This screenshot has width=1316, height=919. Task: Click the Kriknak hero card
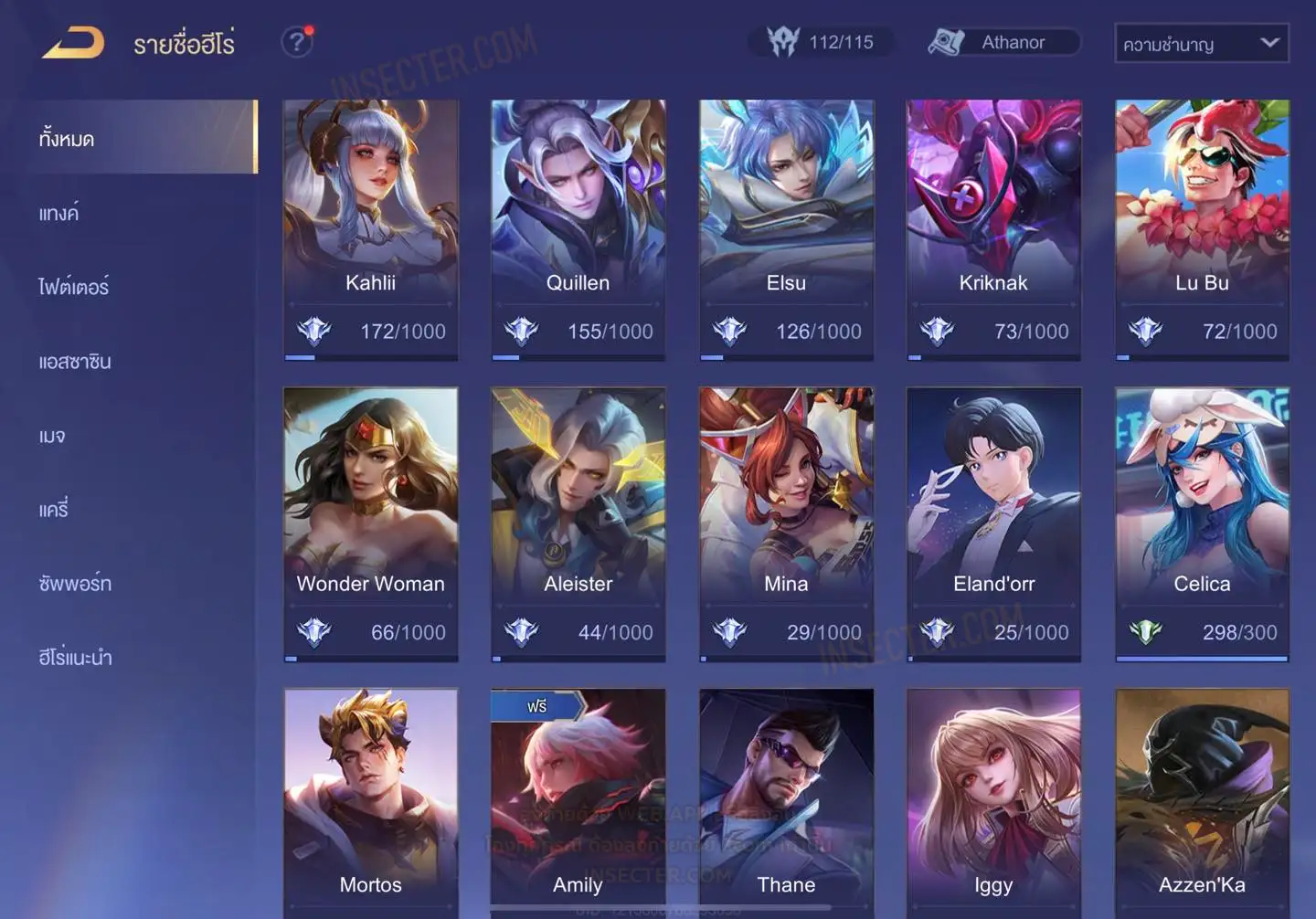[x=993, y=228]
